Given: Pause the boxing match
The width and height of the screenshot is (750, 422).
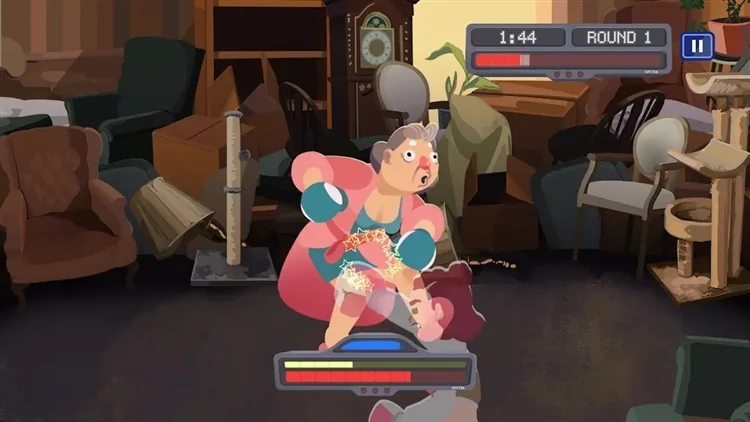Looking at the screenshot, I should [696, 45].
